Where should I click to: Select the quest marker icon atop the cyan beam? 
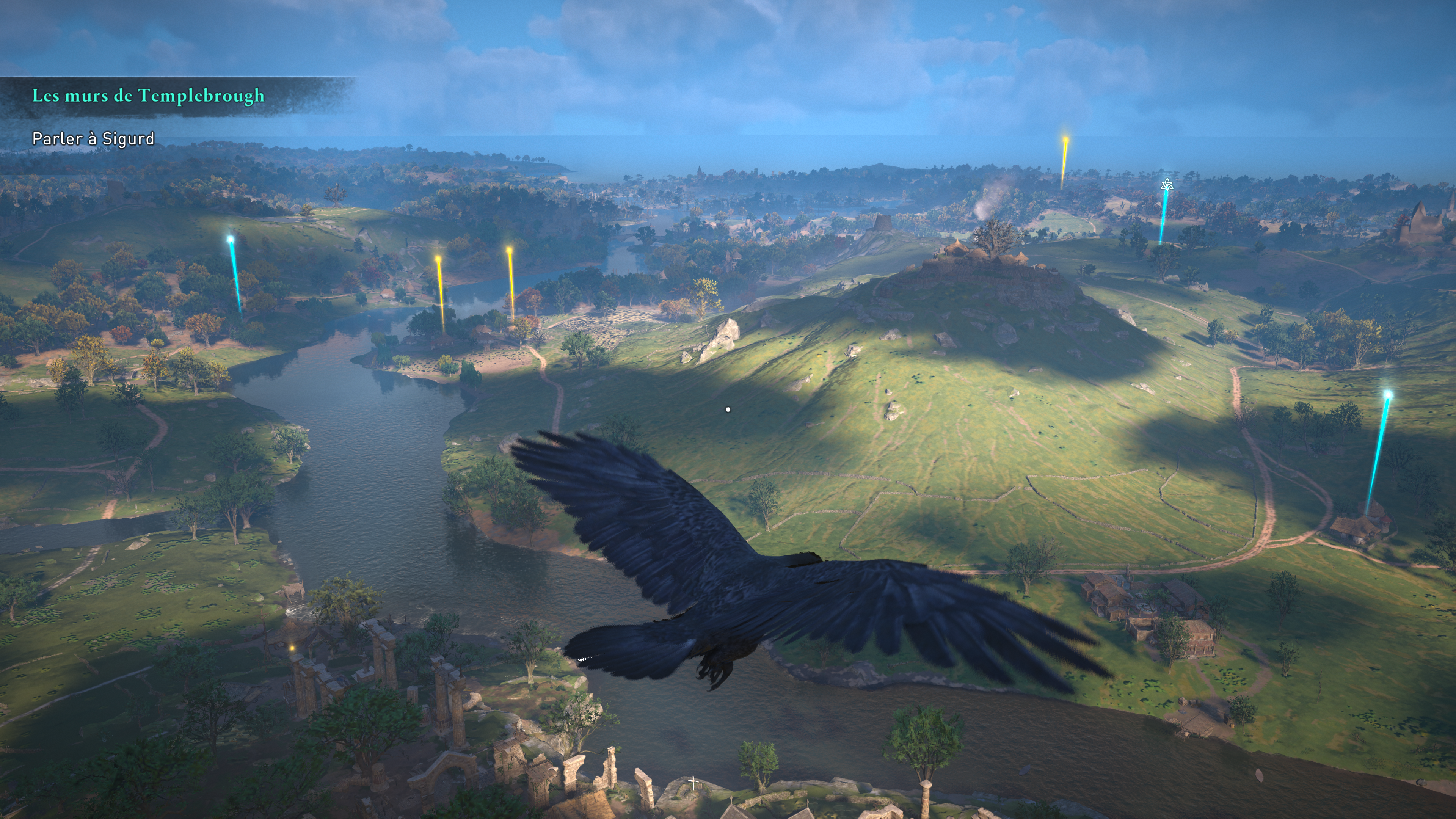1167,185
